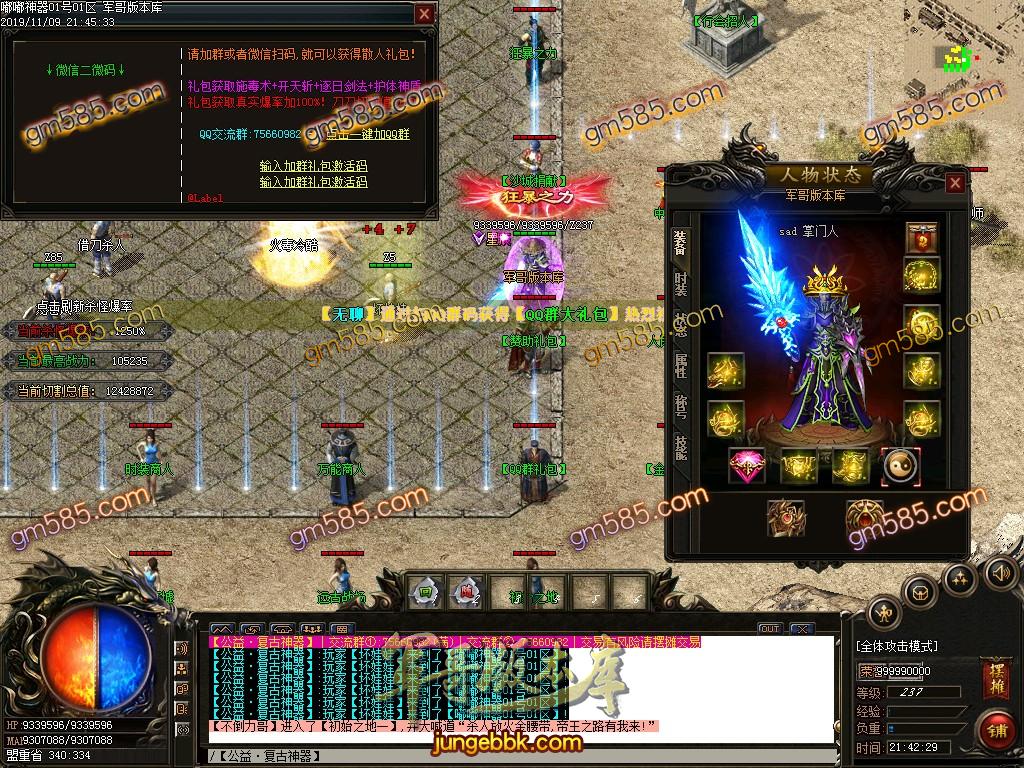Image resolution: width=1024 pixels, height=768 pixels.
Task: Toggle the sound speaker button
Action: click(x=999, y=572)
